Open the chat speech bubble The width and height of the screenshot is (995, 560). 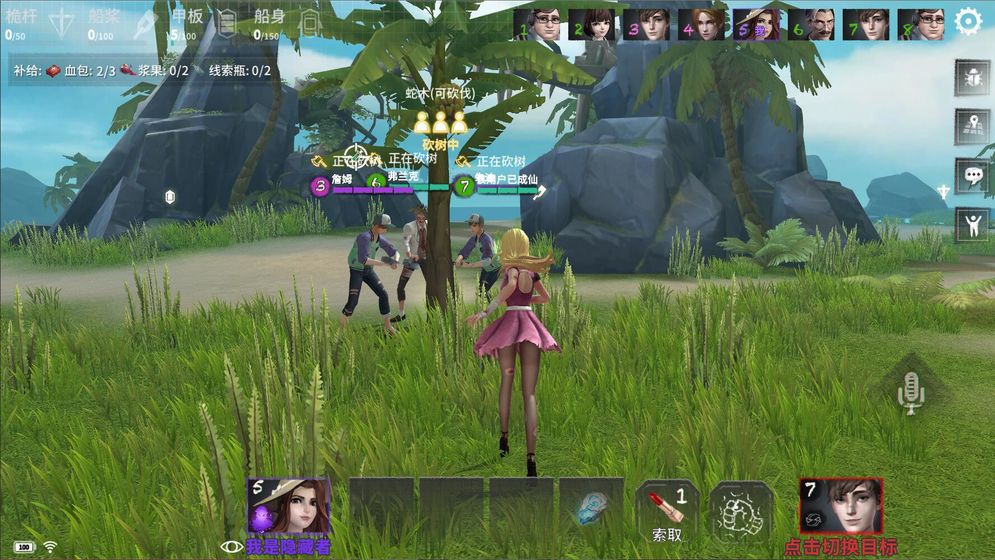click(x=971, y=176)
